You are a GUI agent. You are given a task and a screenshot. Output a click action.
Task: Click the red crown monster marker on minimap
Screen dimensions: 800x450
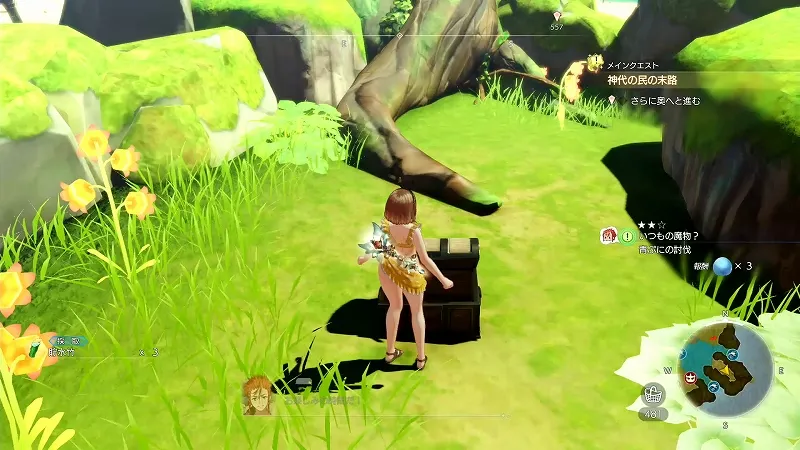coord(691,376)
